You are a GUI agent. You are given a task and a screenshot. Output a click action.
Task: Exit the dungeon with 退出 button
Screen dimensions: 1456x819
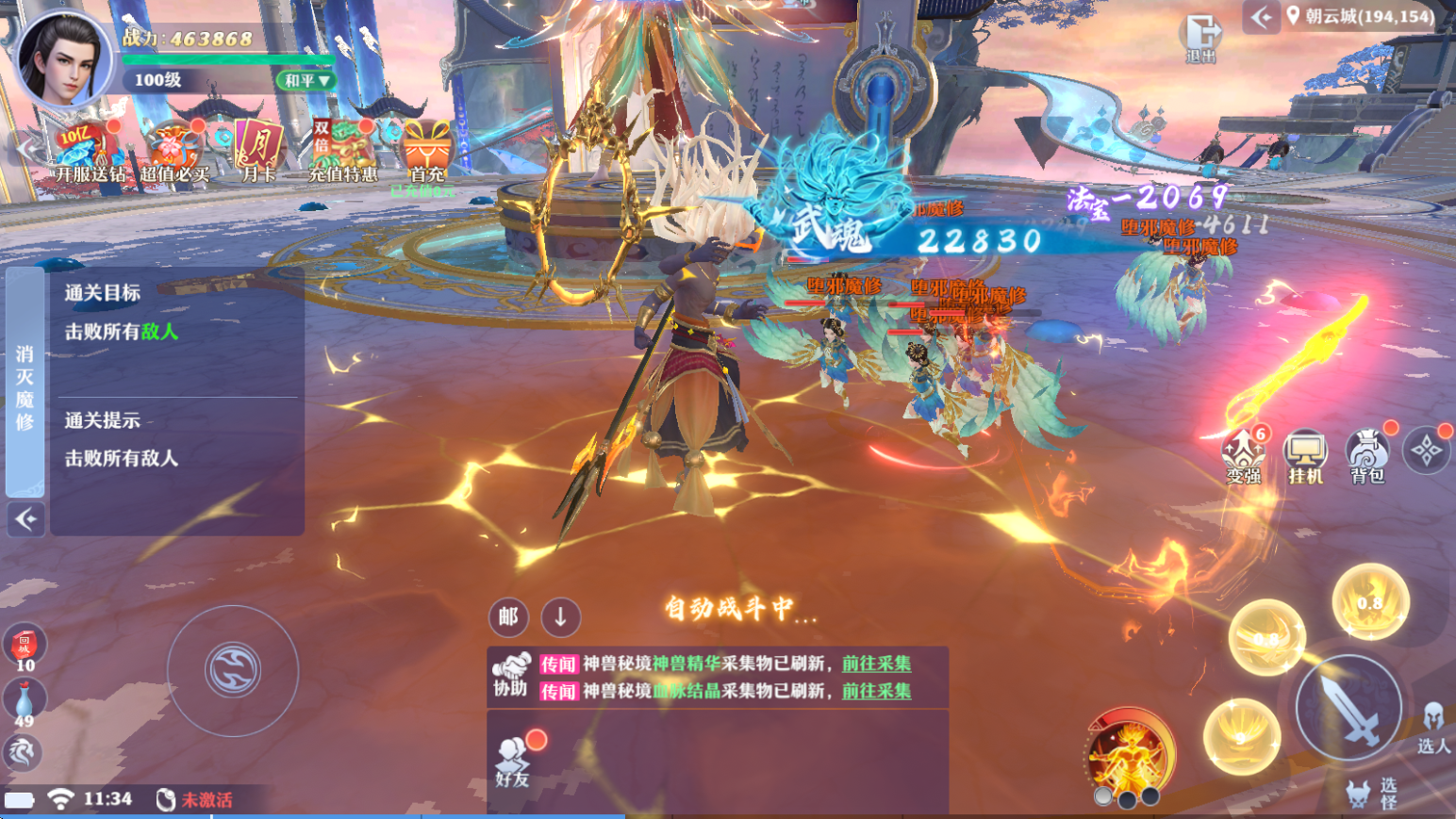pyautogui.click(x=1200, y=38)
